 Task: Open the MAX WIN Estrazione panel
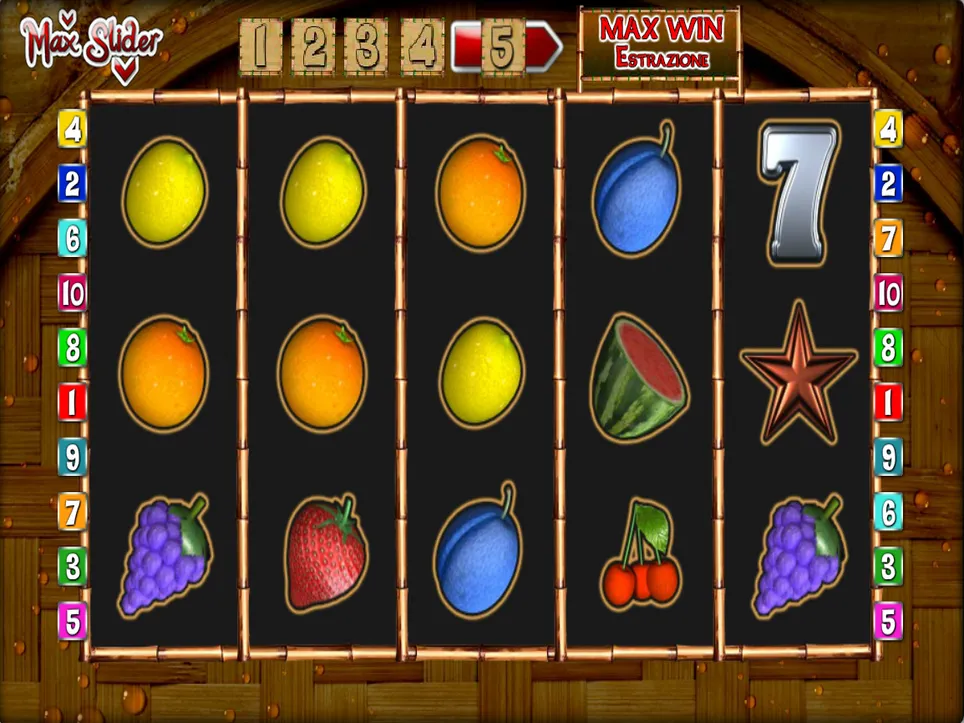pyautogui.click(x=660, y=43)
